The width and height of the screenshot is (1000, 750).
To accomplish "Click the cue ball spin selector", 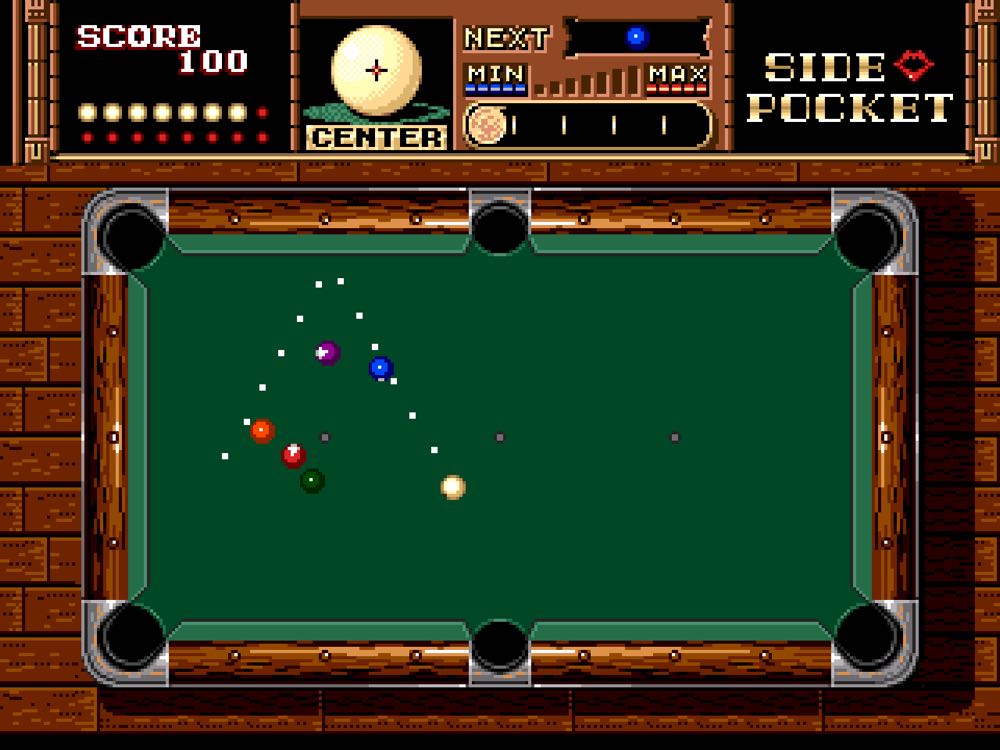I will pos(376,70).
